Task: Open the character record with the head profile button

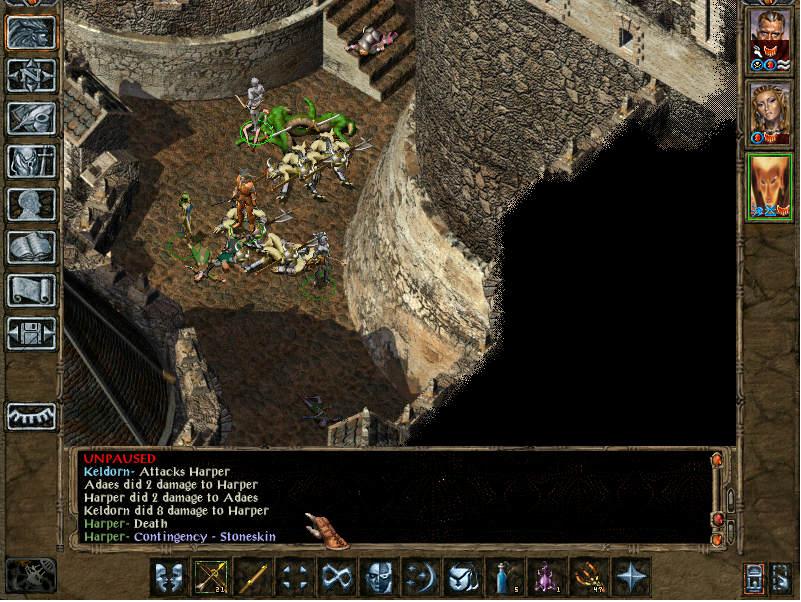Action: pyautogui.click(x=32, y=204)
